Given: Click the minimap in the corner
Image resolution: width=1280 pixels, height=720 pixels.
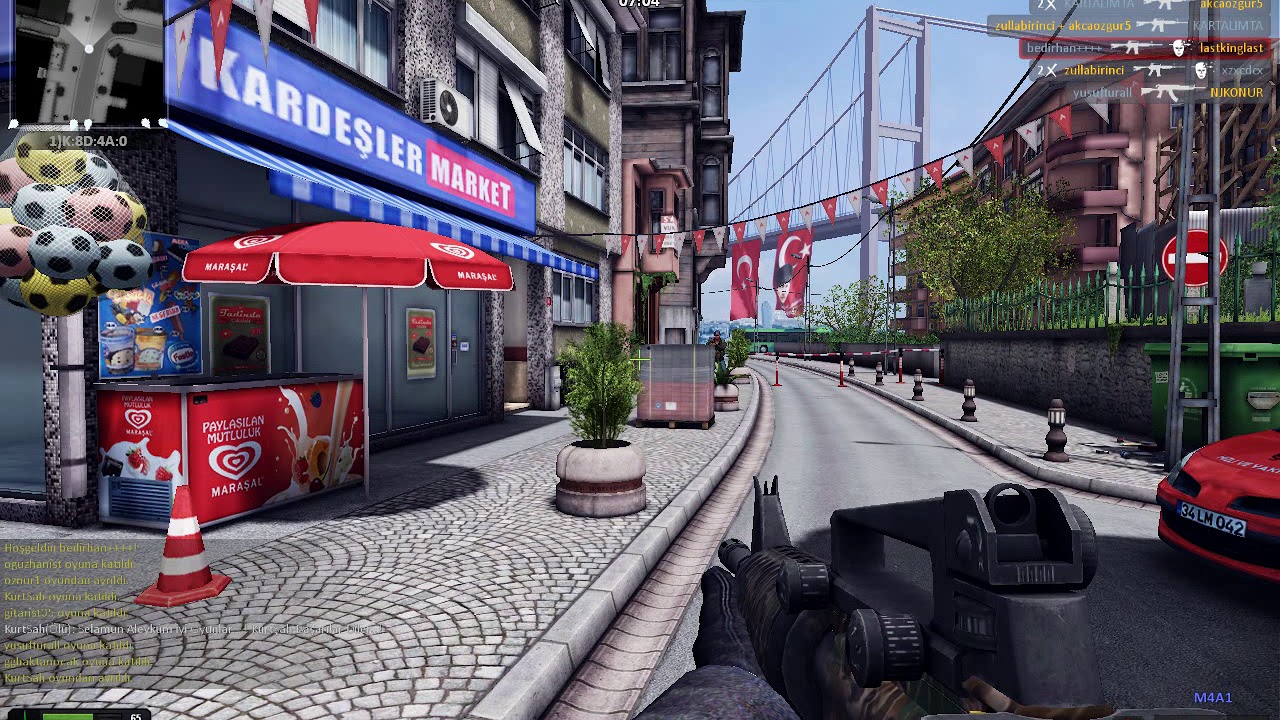Looking at the screenshot, I should pos(83,62).
